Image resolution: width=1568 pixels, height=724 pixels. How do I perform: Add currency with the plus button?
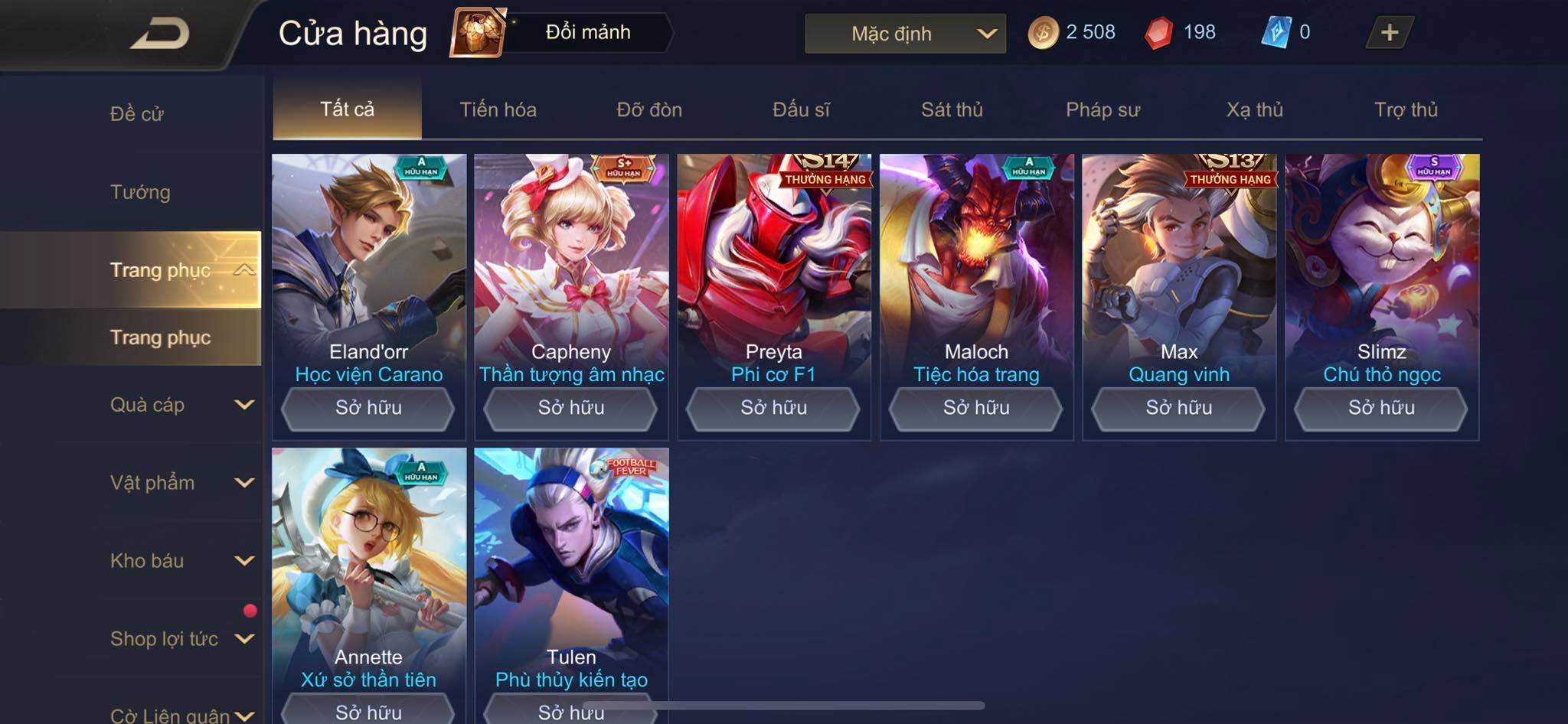[x=1389, y=32]
